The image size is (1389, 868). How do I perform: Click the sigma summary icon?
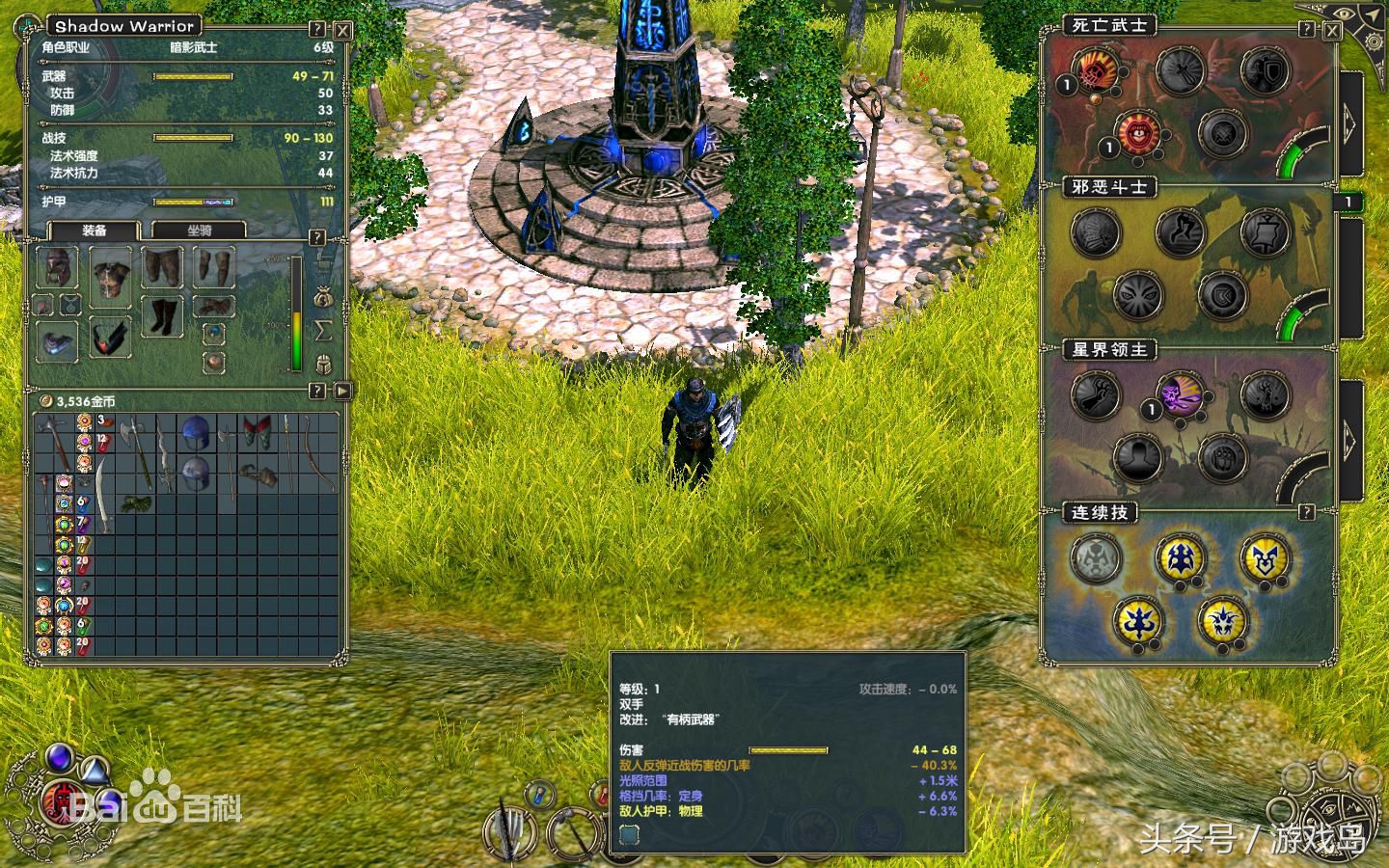click(323, 331)
